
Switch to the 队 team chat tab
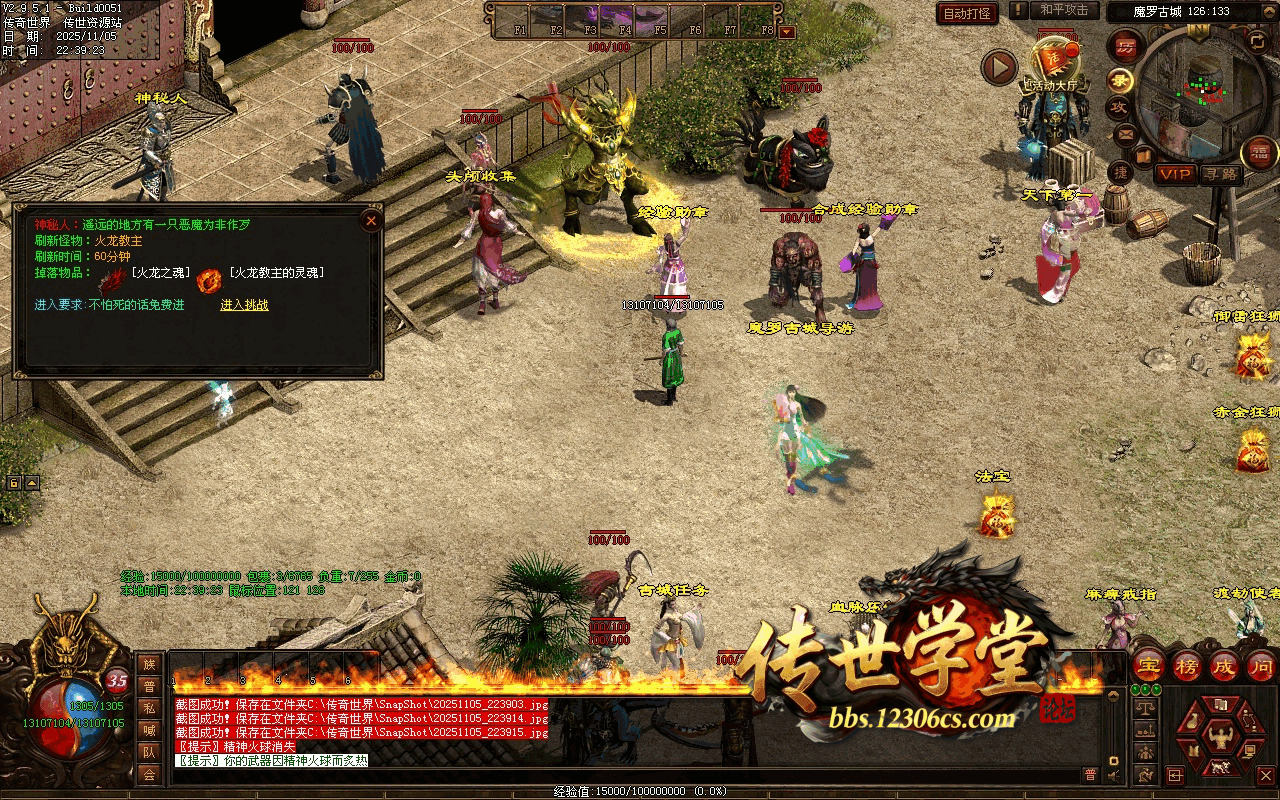149,751
